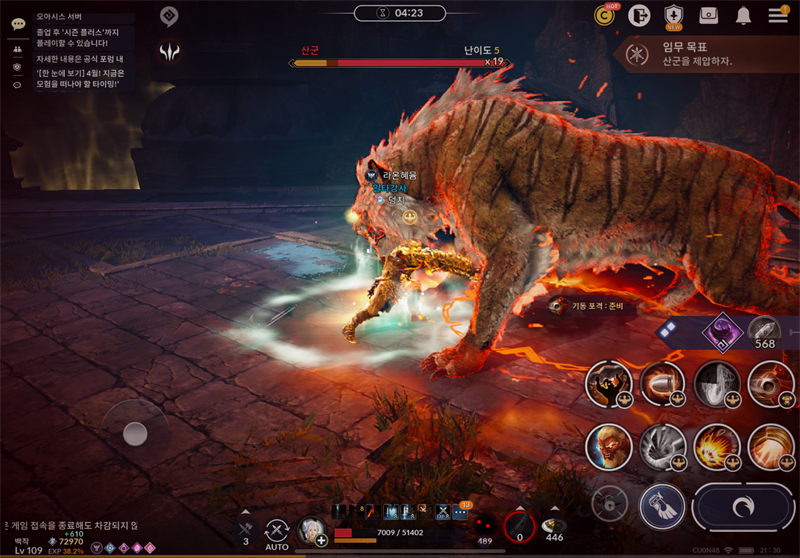
Task: Expand the buff list ellipsis button
Action: (x=460, y=512)
